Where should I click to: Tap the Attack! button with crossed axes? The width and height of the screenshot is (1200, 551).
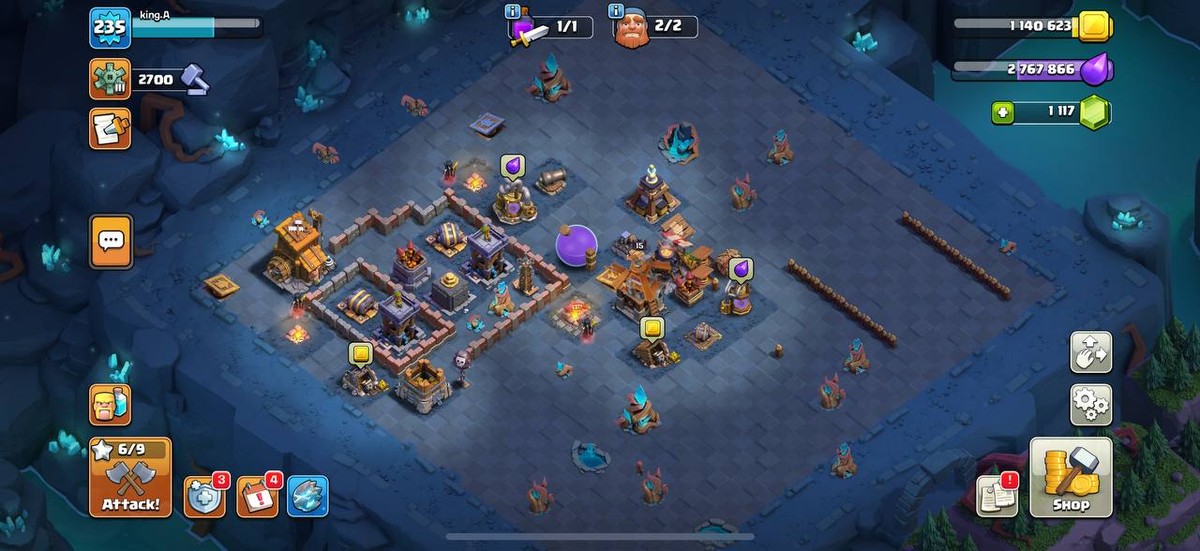tap(130, 477)
